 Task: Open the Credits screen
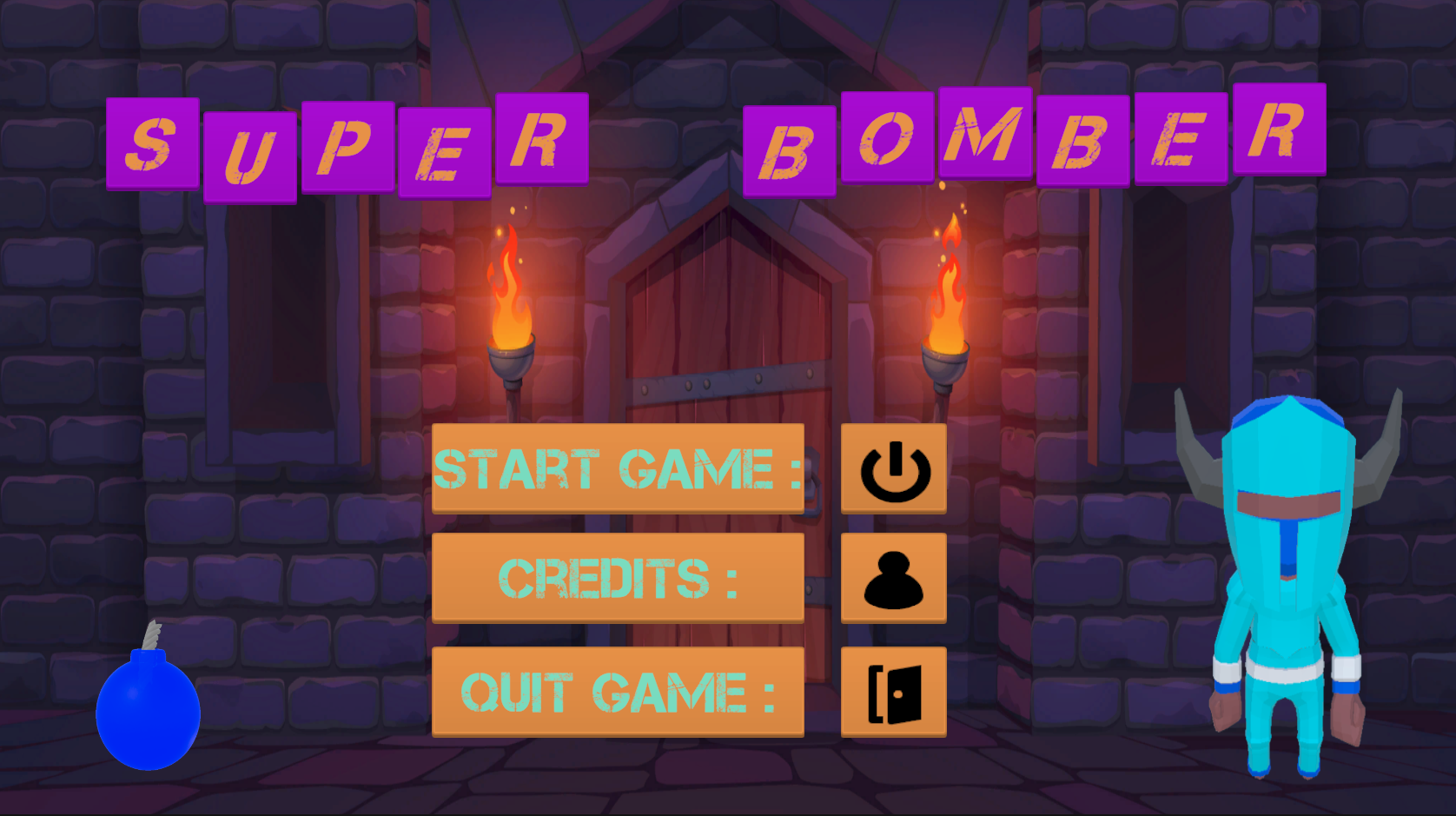(619, 577)
